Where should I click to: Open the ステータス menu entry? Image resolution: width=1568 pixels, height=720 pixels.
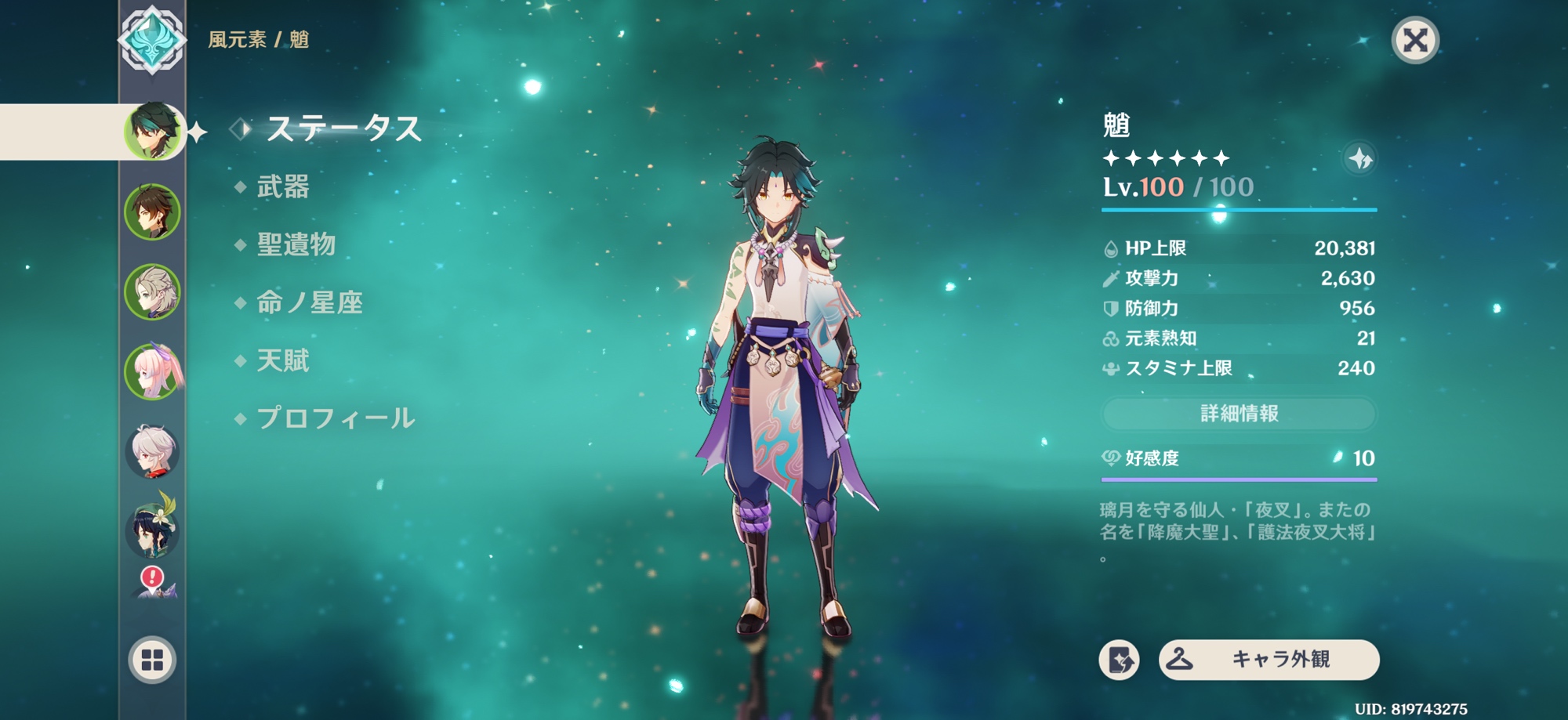click(343, 128)
